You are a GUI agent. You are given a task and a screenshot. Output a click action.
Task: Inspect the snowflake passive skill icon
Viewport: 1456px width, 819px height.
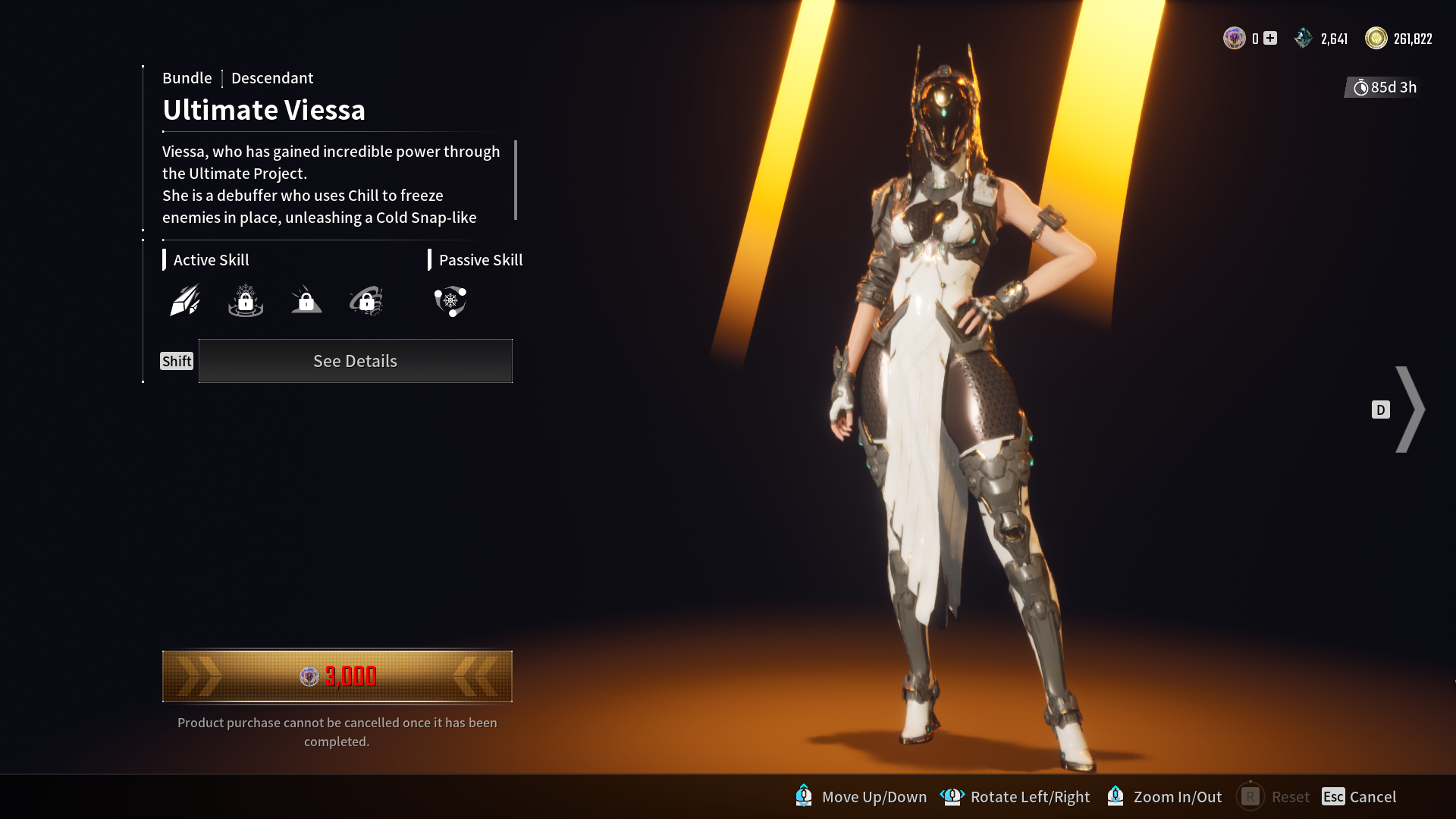450,301
